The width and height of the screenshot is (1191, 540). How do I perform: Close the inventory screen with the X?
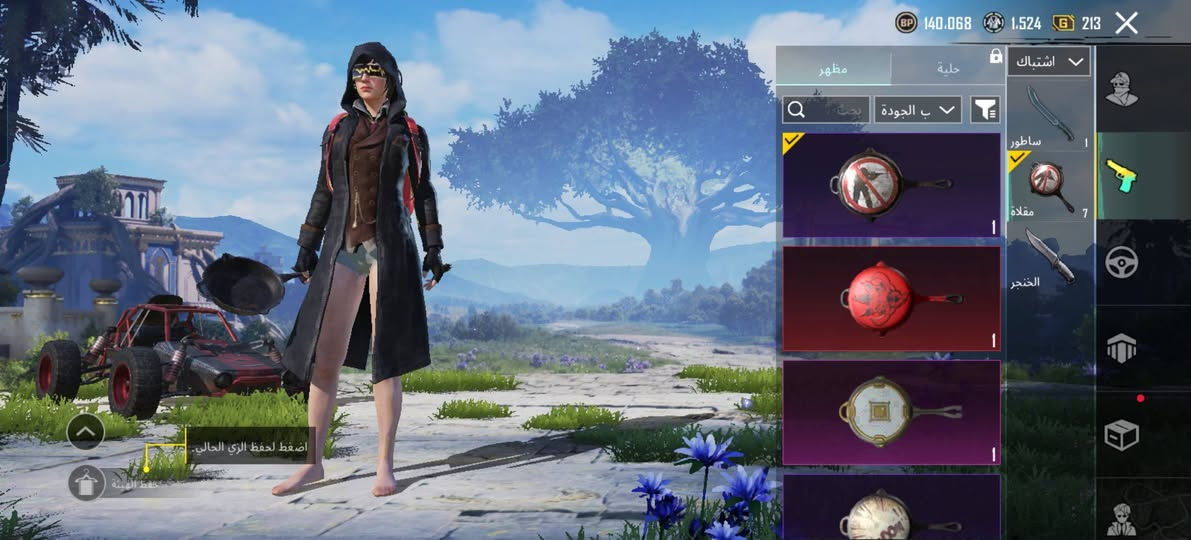coord(1126,23)
